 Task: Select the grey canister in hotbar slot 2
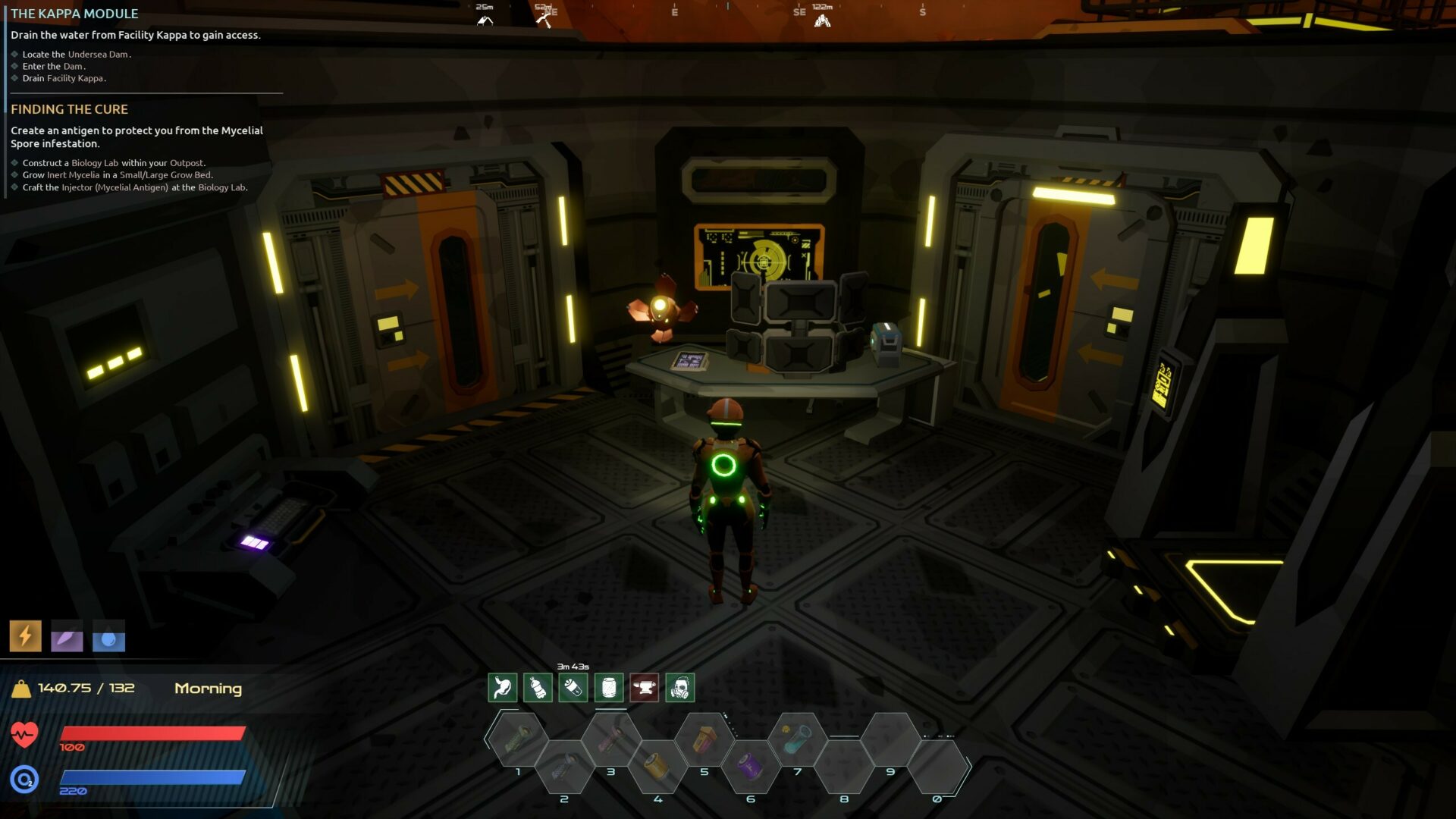564,766
